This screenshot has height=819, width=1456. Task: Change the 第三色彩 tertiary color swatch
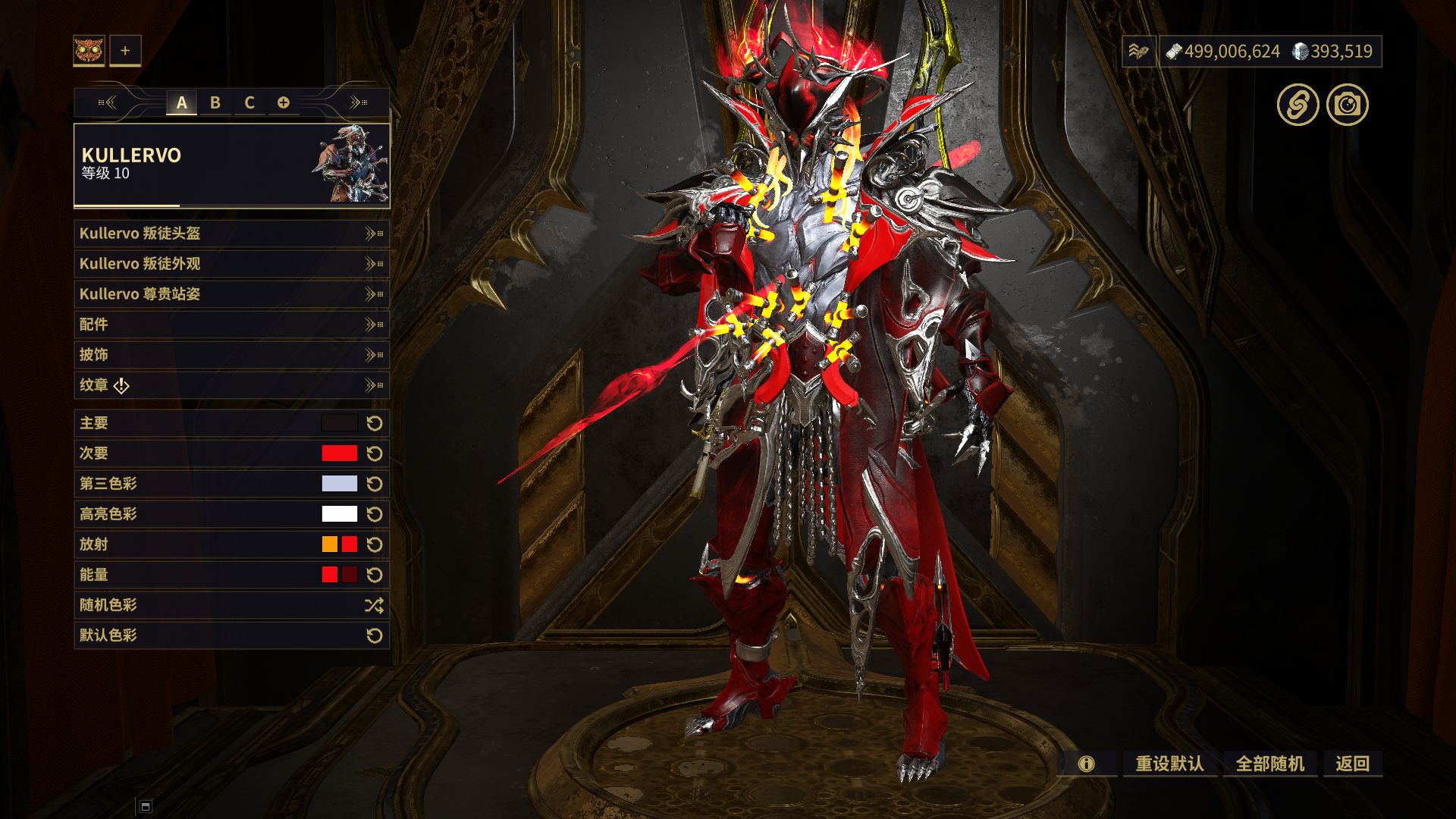click(x=339, y=484)
